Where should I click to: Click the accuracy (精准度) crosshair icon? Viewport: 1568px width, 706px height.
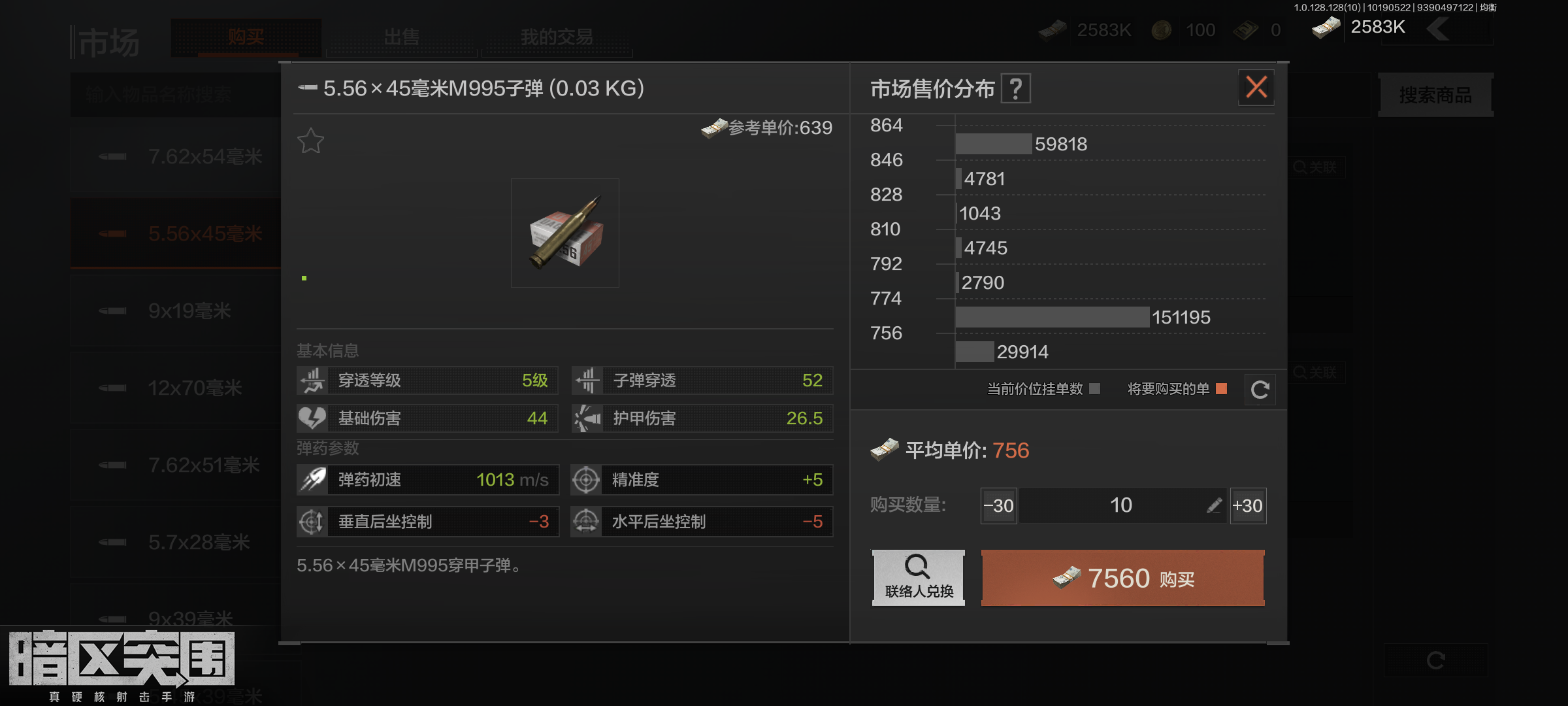(587, 479)
